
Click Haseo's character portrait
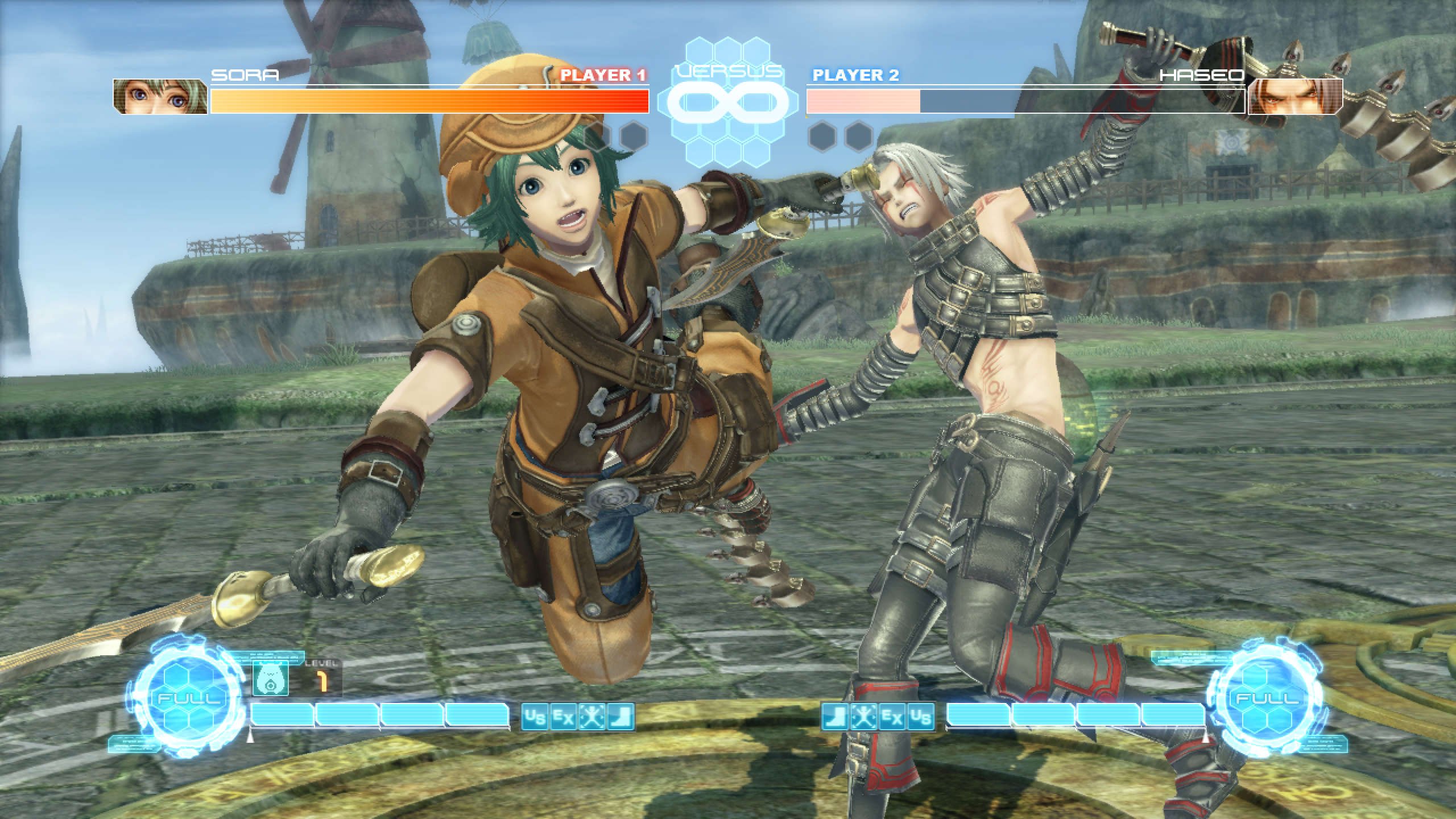(x=1295, y=97)
